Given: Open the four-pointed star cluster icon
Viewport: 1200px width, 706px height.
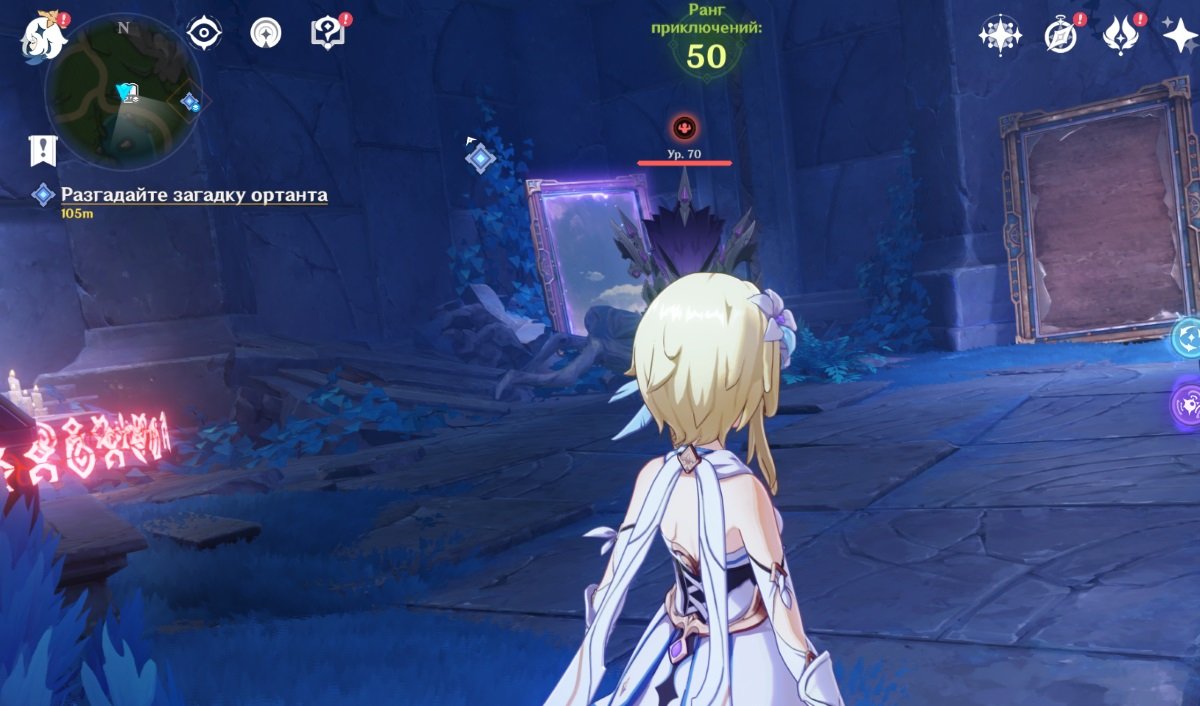Looking at the screenshot, I should tap(998, 36).
